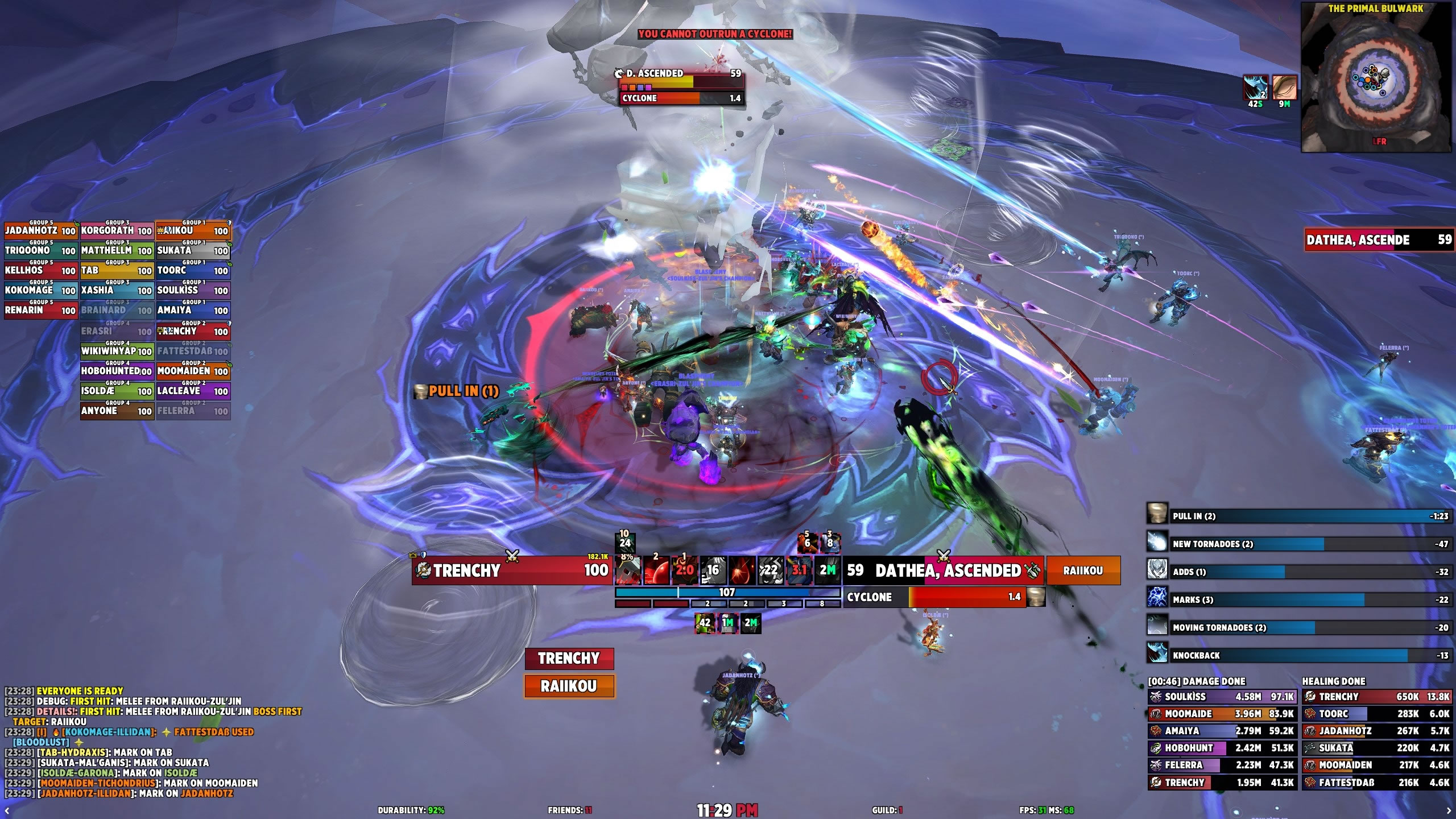Open the Friends list from bottom bar
This screenshot has width=1456, height=819.
(569, 810)
